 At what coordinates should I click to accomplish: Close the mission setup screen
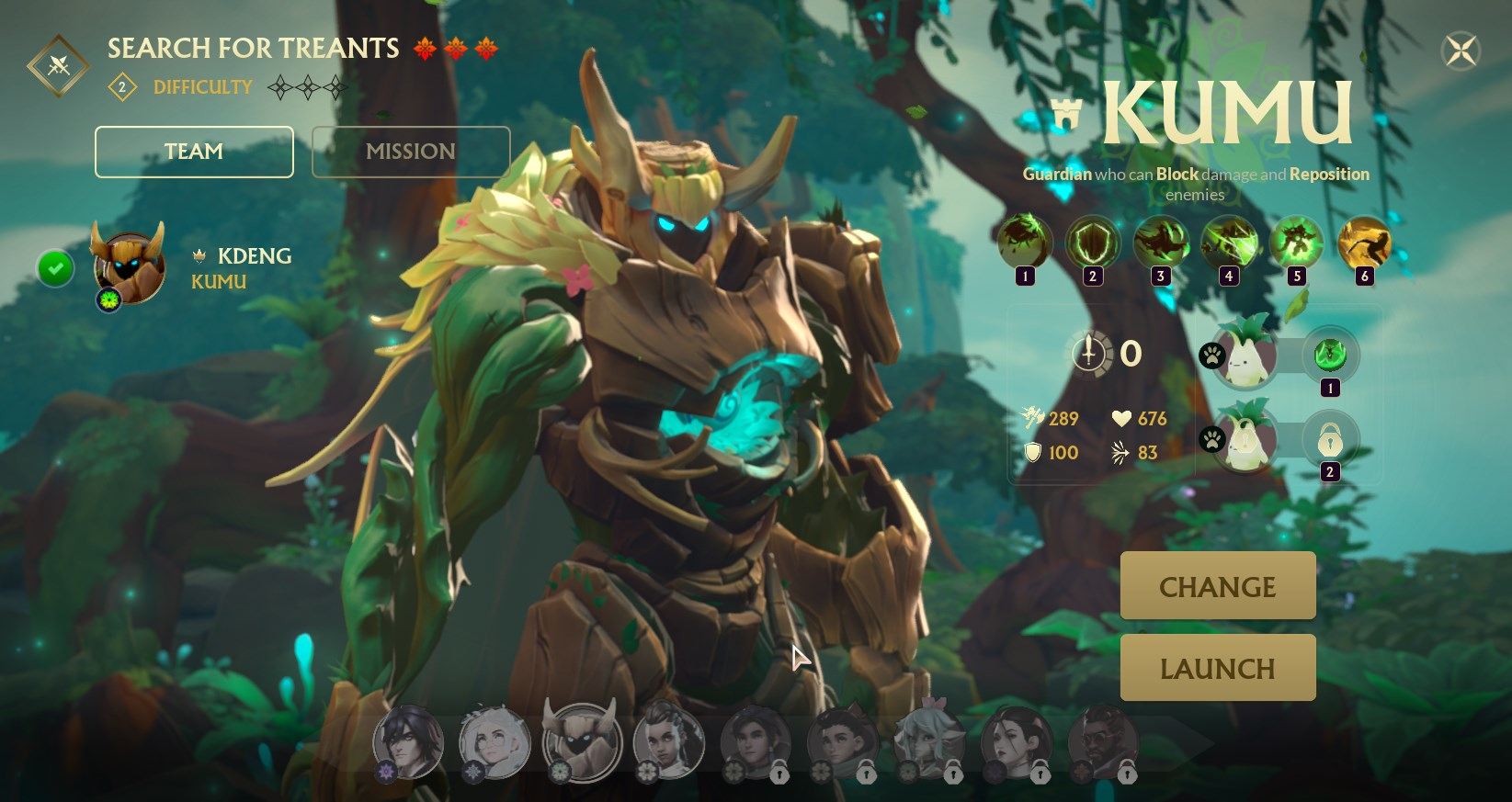pyautogui.click(x=1461, y=51)
